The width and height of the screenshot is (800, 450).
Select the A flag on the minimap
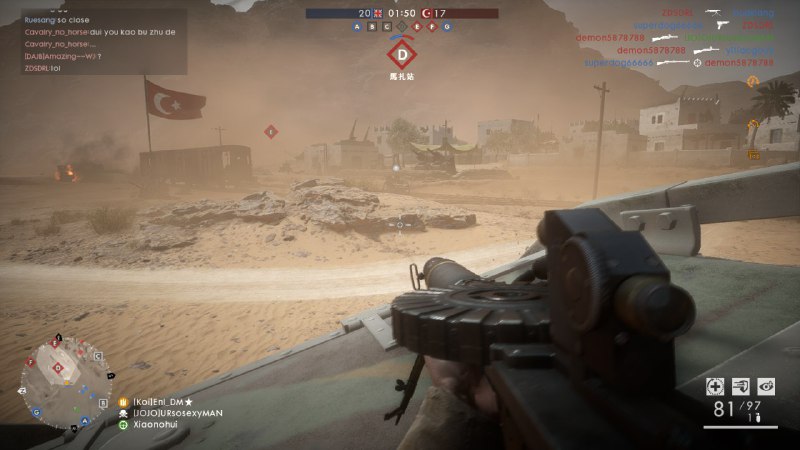pyautogui.click(x=86, y=420)
